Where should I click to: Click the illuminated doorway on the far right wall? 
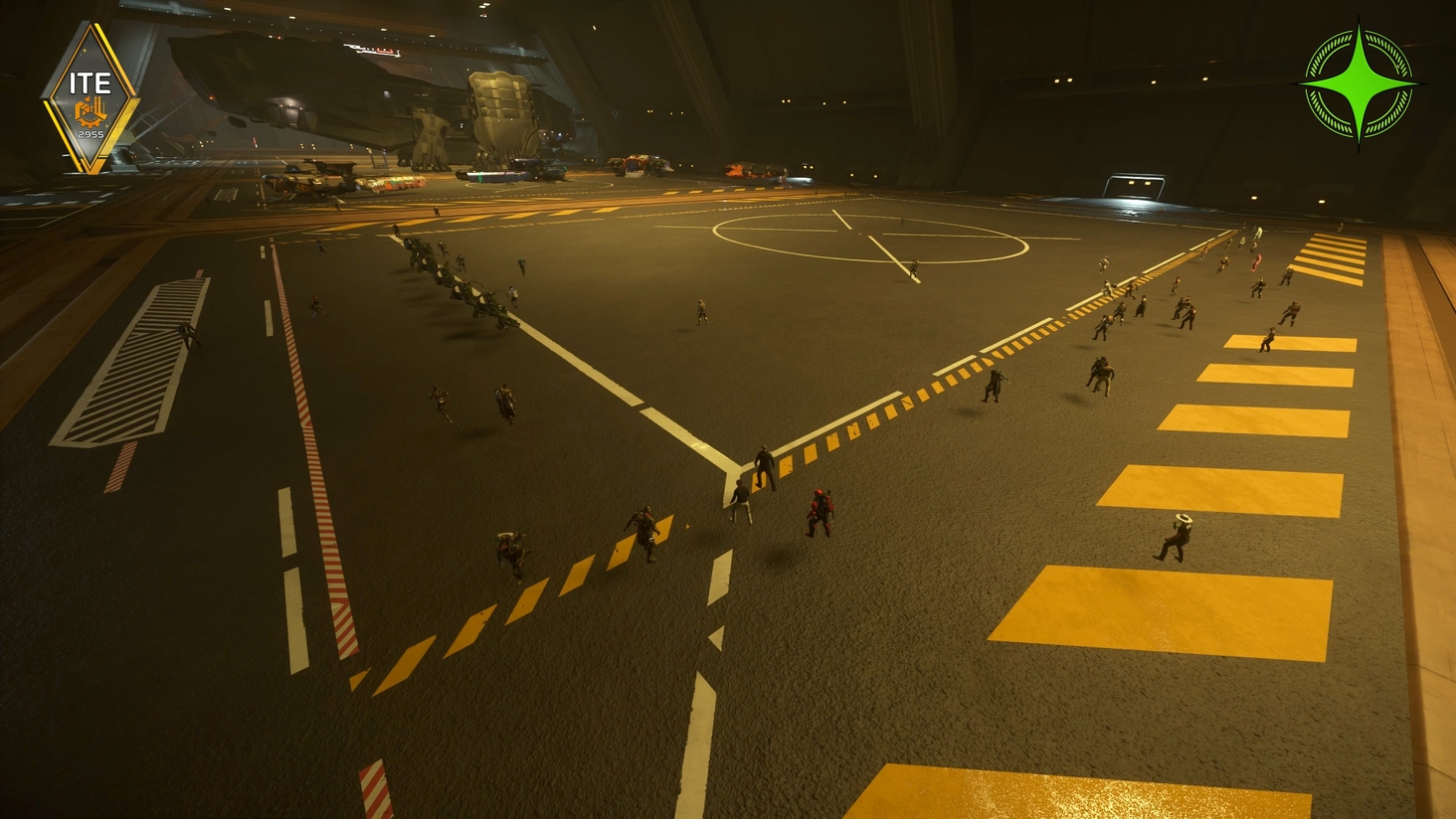click(1134, 185)
